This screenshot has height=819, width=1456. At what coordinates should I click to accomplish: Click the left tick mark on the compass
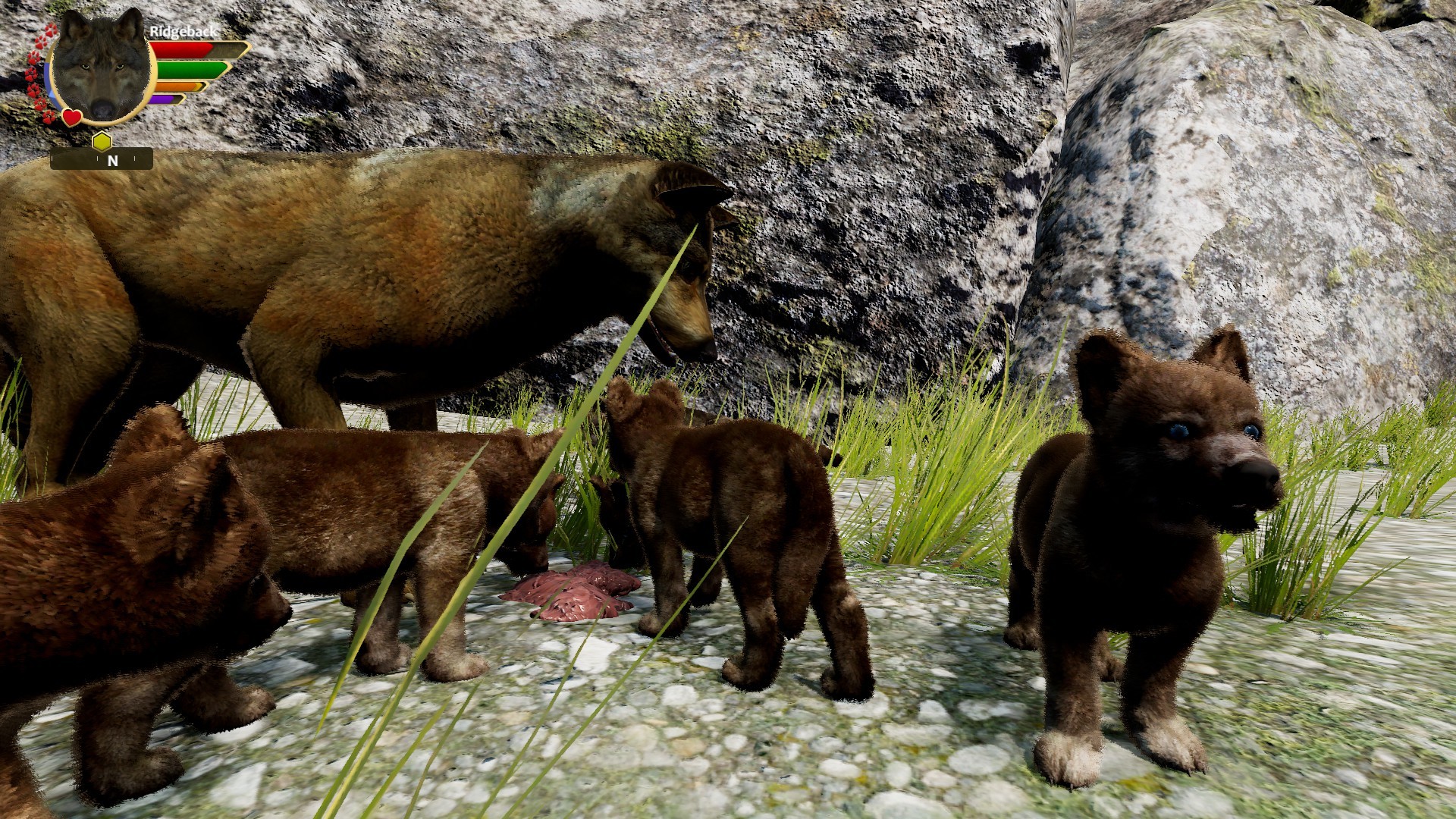coord(52,157)
